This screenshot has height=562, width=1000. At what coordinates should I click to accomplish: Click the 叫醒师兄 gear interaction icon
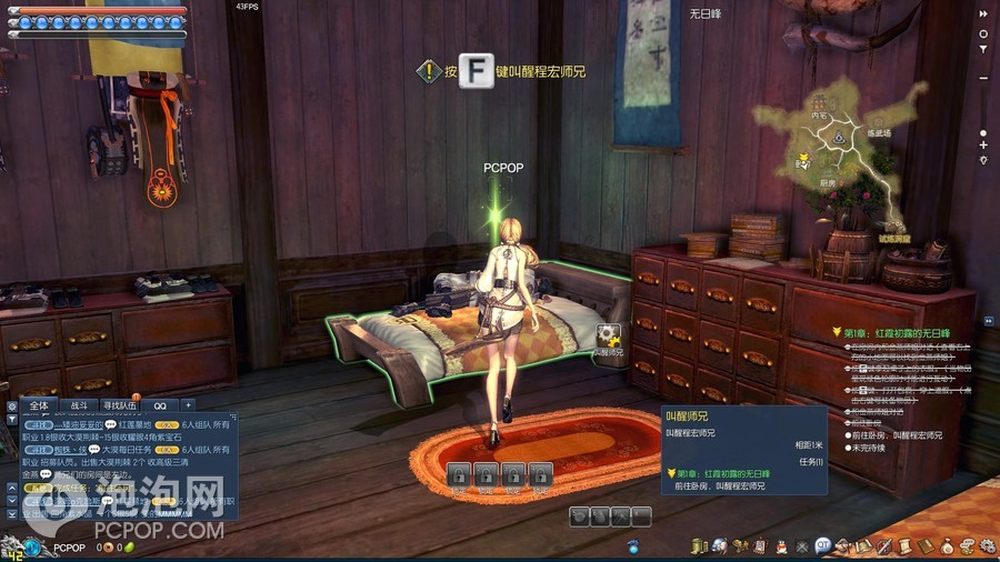click(608, 336)
